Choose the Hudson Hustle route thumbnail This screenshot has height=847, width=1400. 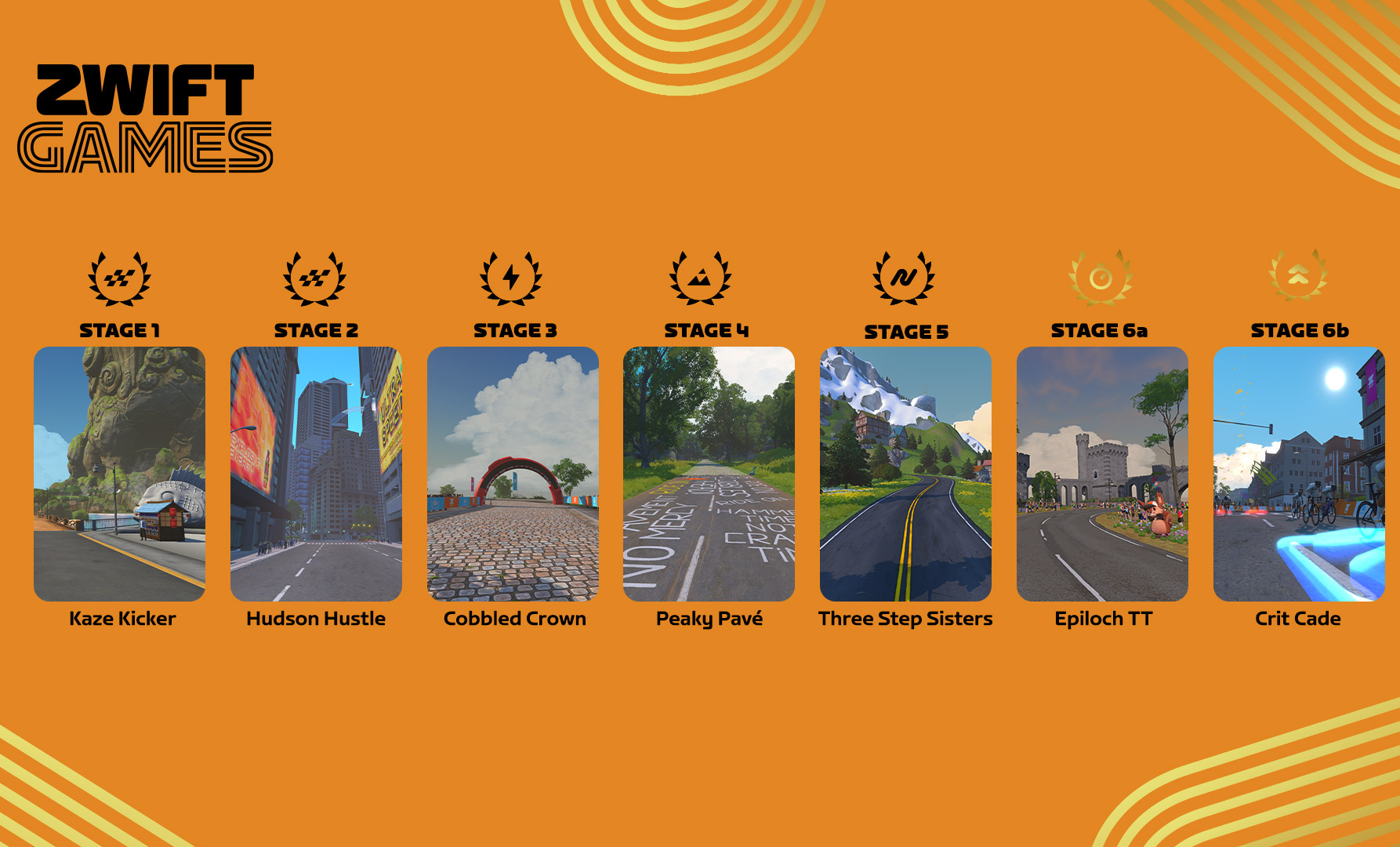(316, 474)
